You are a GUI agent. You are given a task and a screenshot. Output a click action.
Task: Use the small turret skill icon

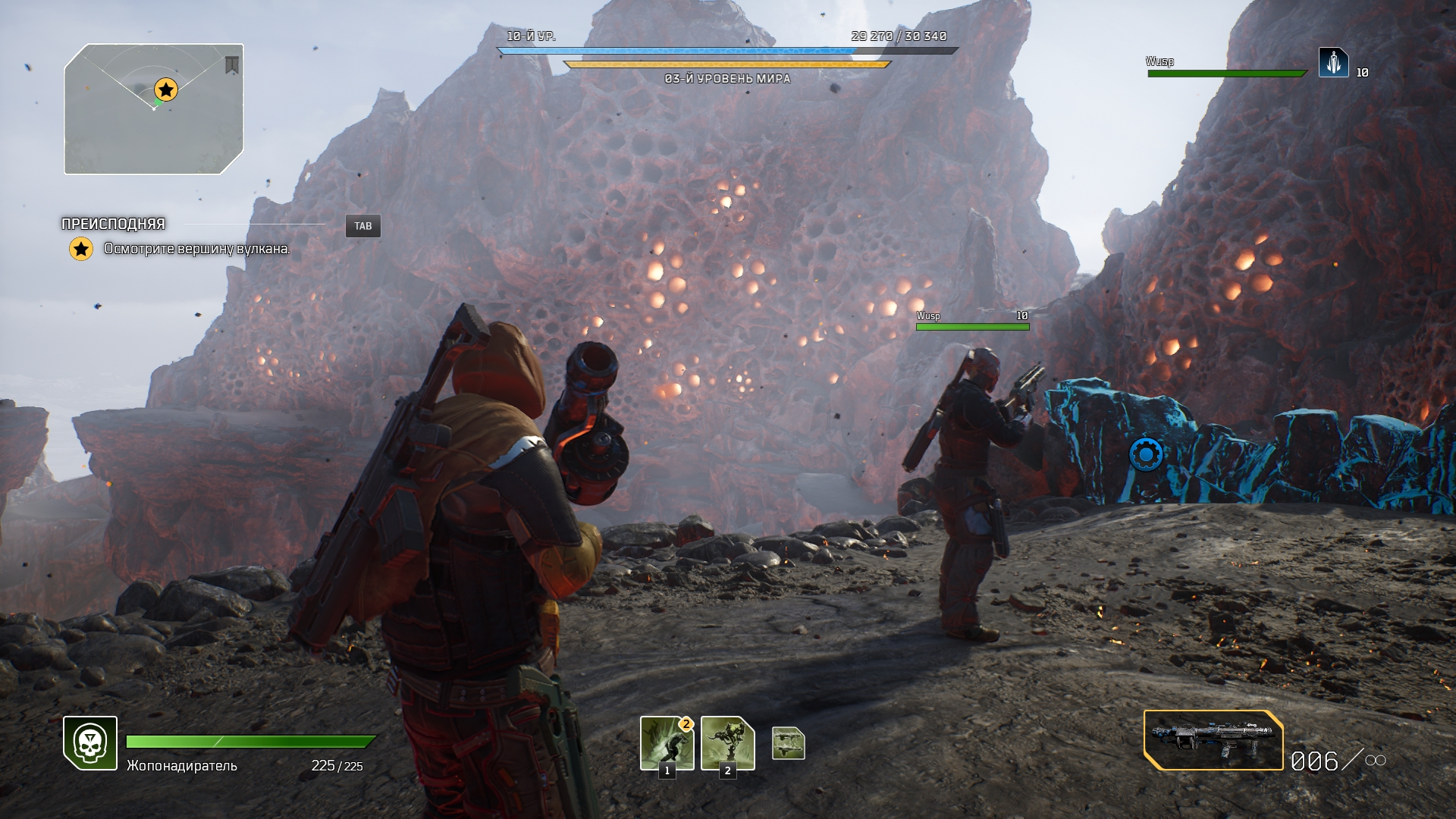coord(788,743)
